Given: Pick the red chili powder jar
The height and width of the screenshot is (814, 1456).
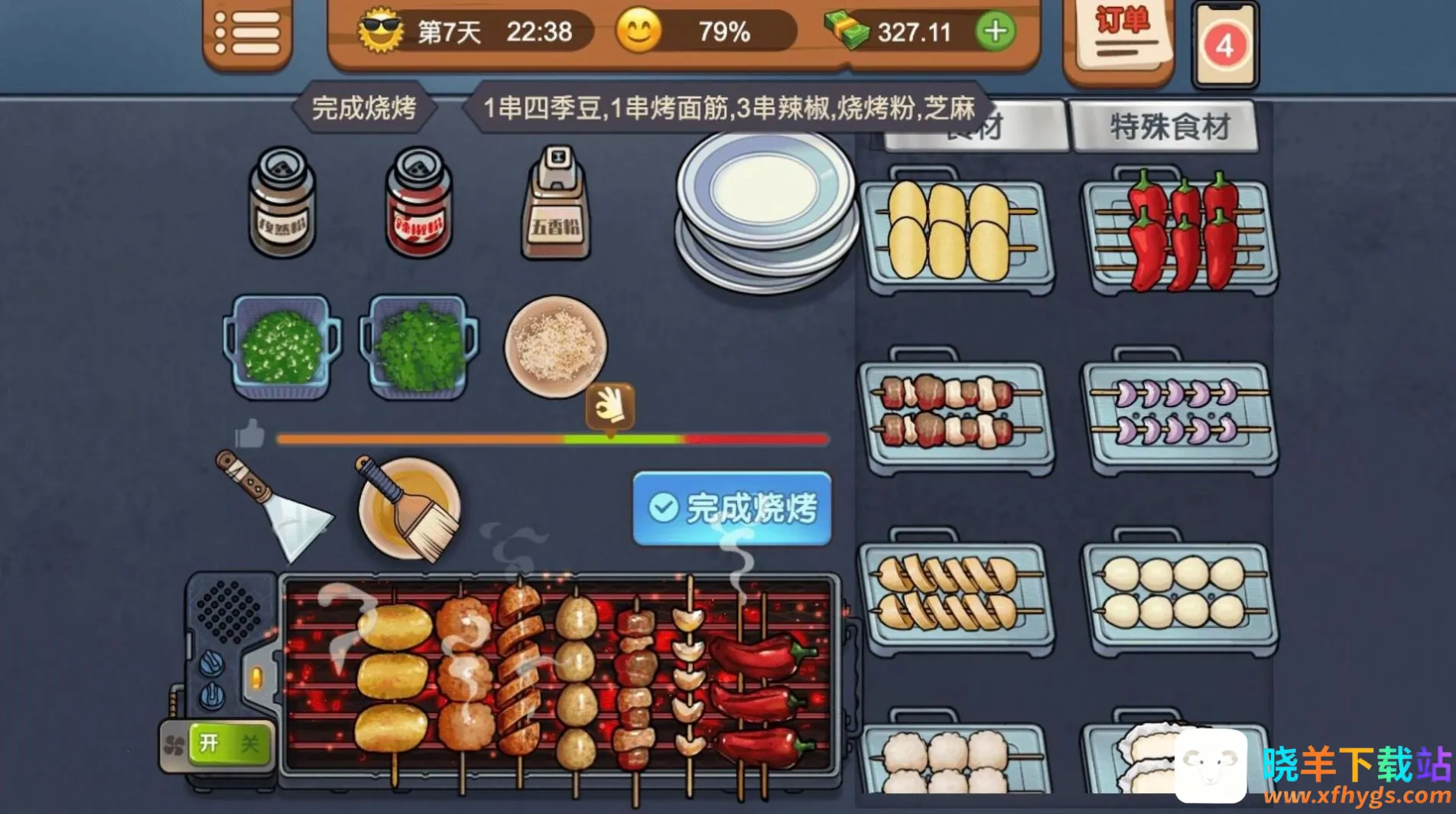Looking at the screenshot, I should 418,203.
